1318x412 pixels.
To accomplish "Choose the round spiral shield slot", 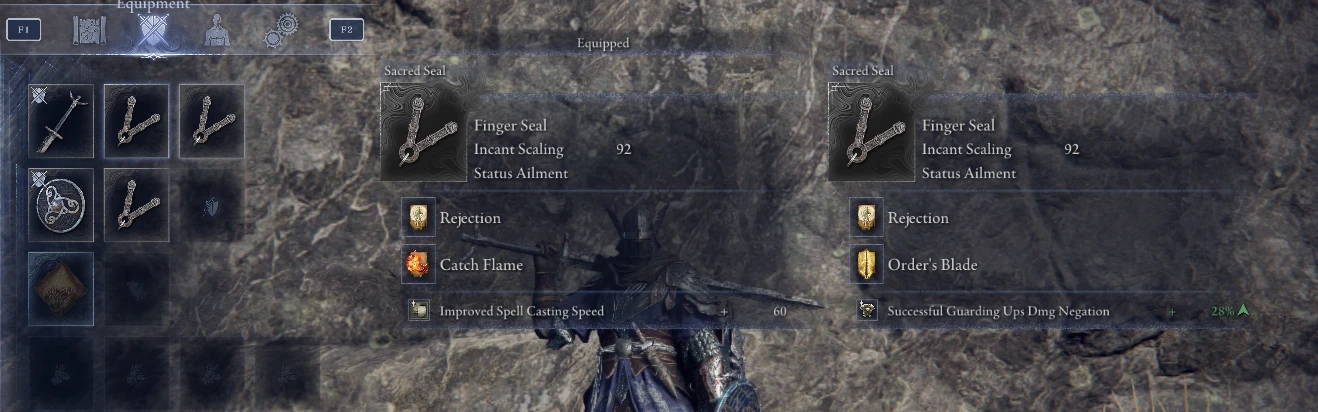I will point(61,204).
